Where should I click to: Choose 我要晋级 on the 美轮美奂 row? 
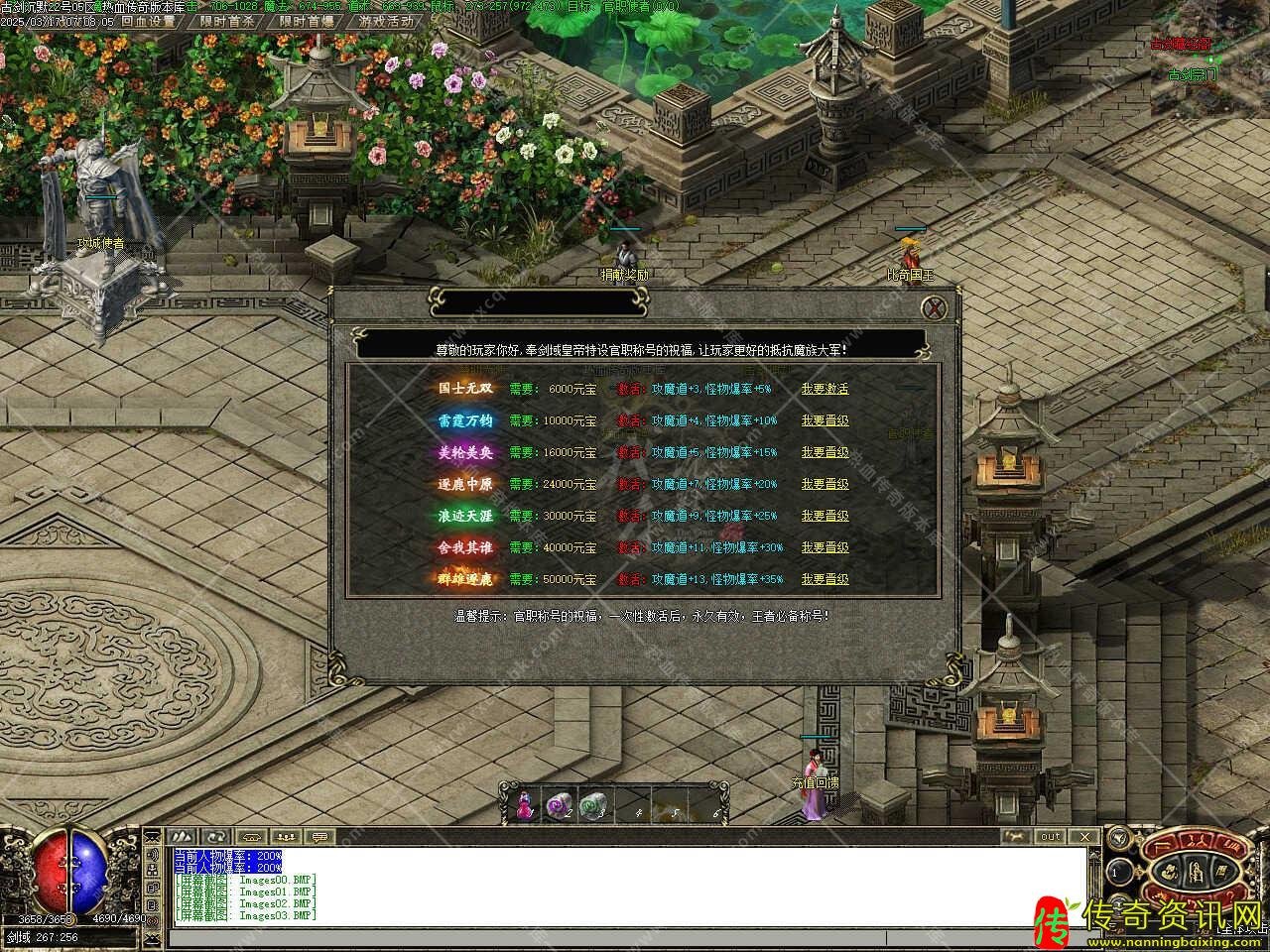pyautogui.click(x=825, y=452)
